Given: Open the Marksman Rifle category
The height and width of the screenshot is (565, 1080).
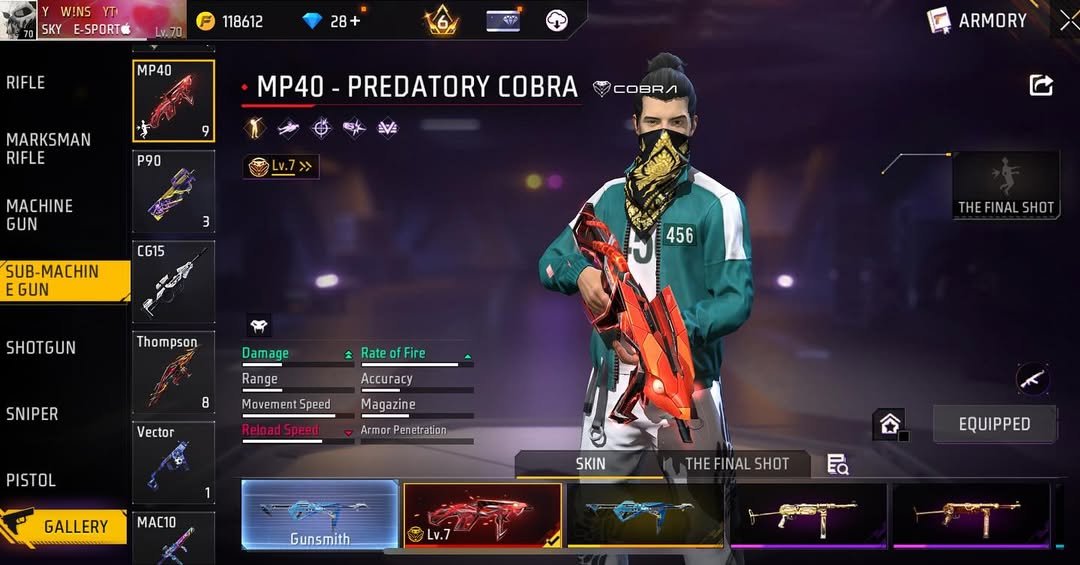Looking at the screenshot, I should click(48, 148).
